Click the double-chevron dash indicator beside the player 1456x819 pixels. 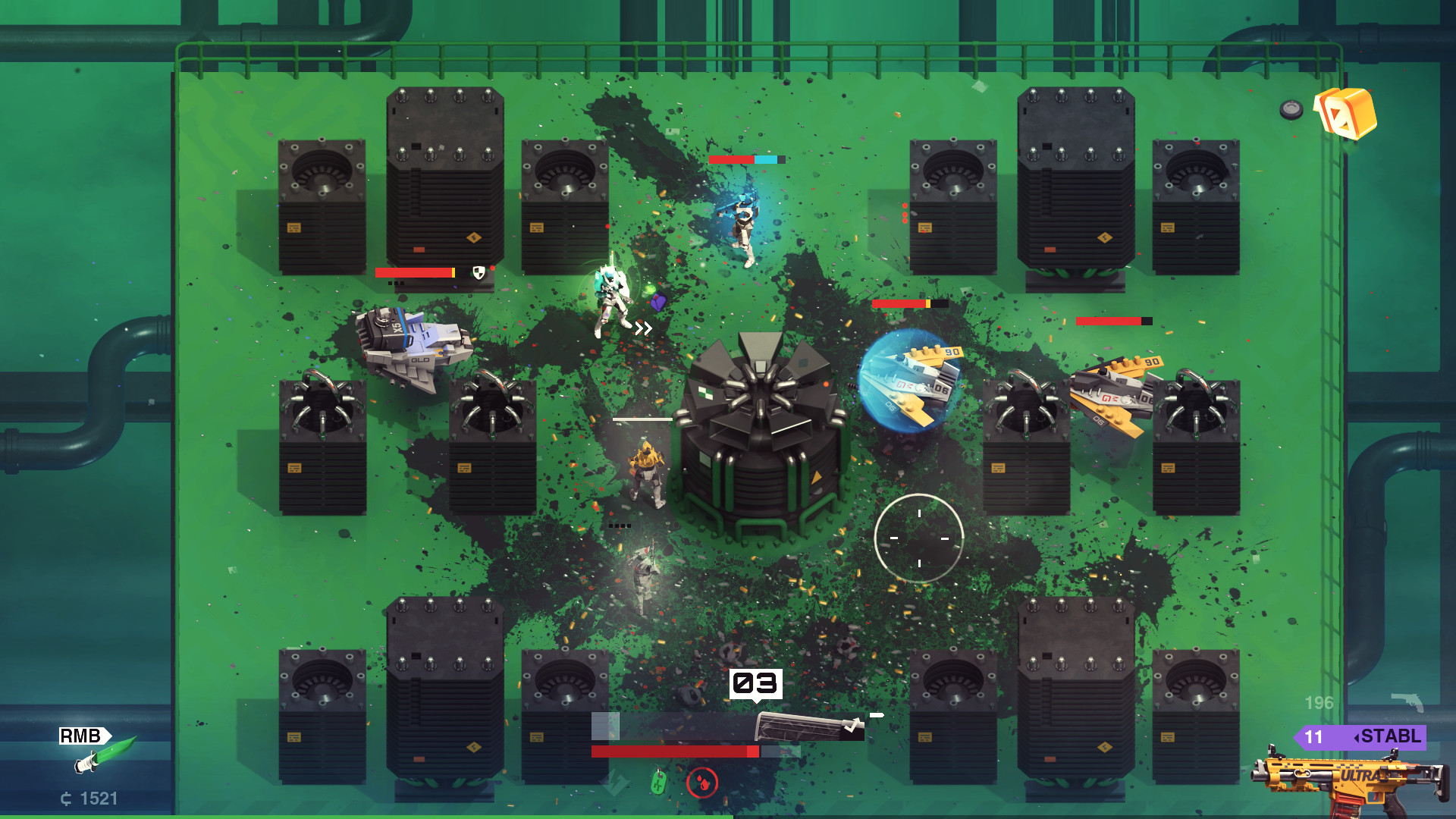[643, 328]
